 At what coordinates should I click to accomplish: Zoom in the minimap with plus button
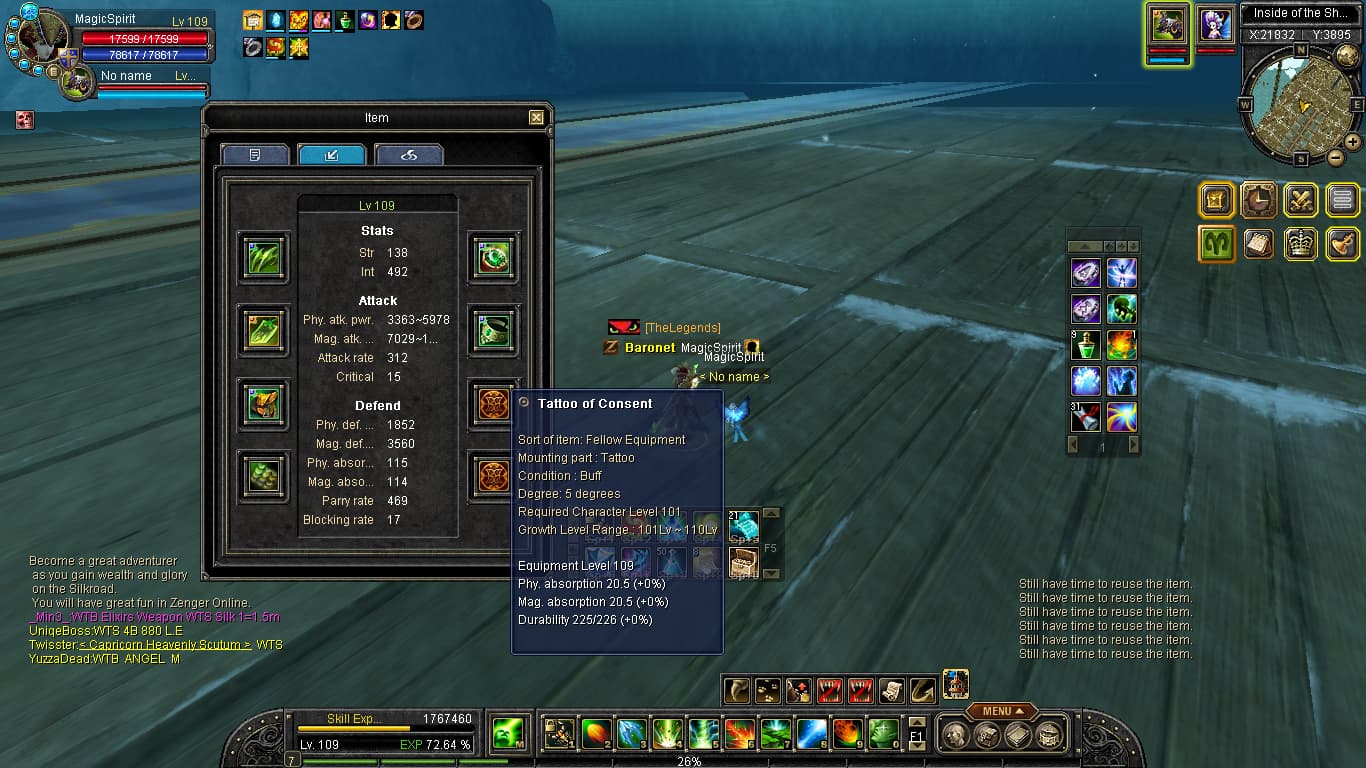tap(1352, 142)
